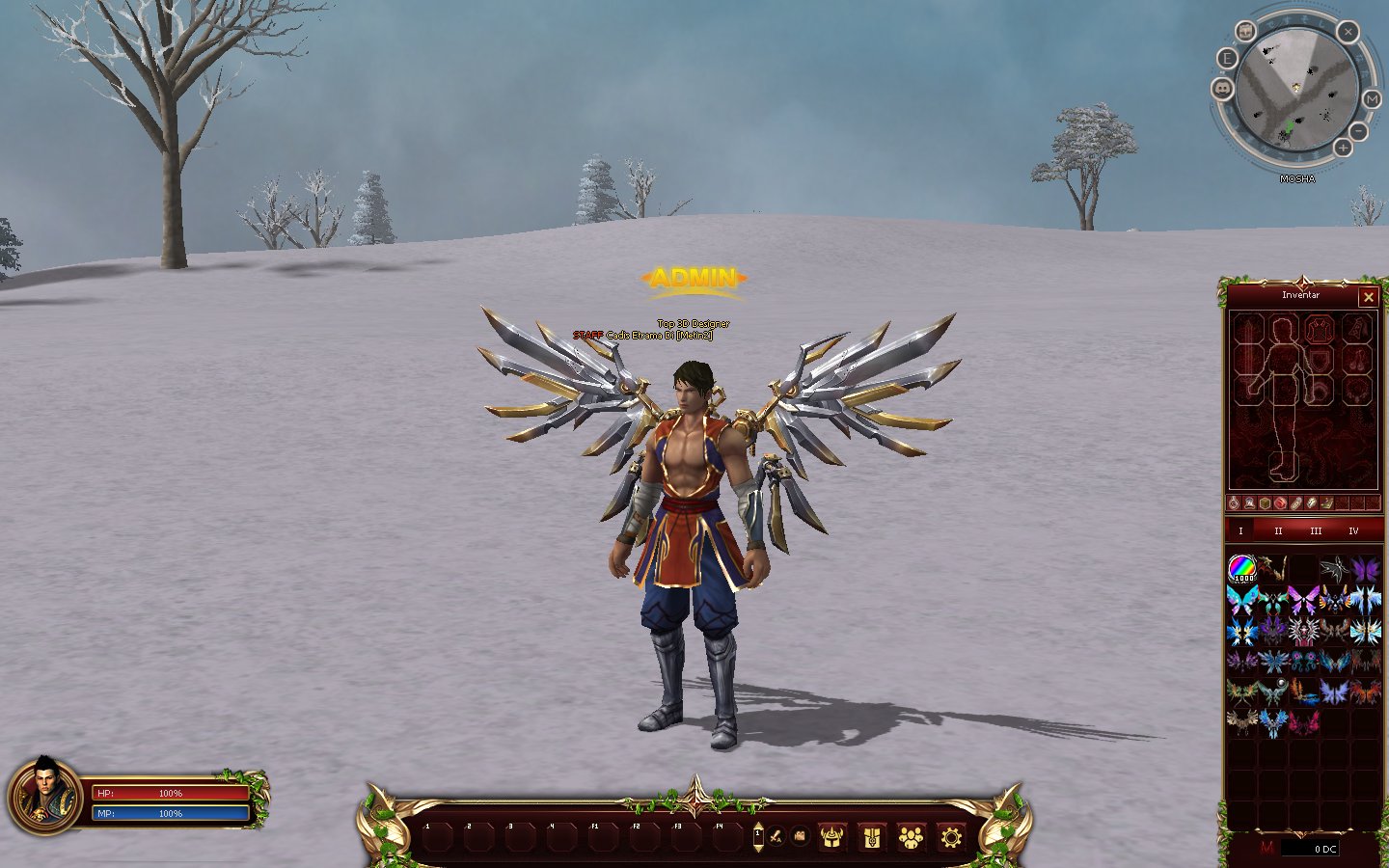The width and height of the screenshot is (1389, 868).
Task: Open the character helmet menu
Action: (x=831, y=837)
